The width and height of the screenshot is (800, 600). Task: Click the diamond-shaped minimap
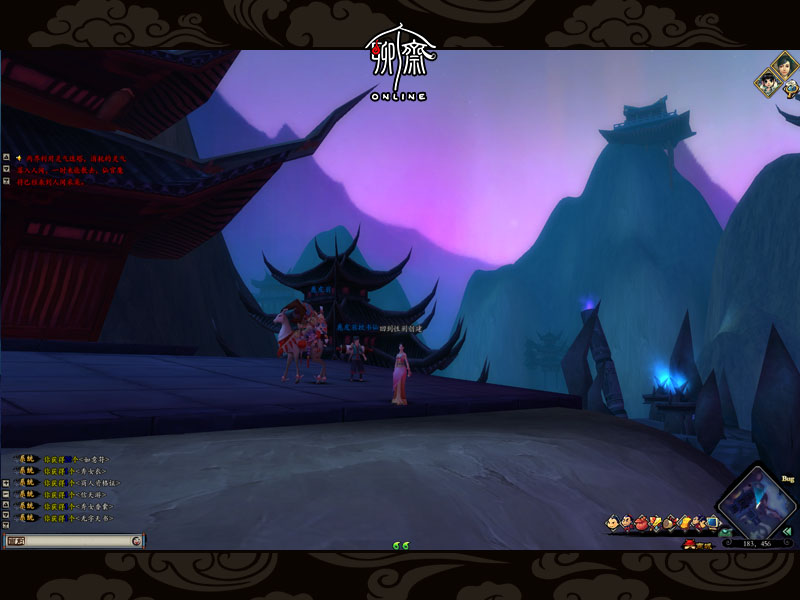coord(757,504)
